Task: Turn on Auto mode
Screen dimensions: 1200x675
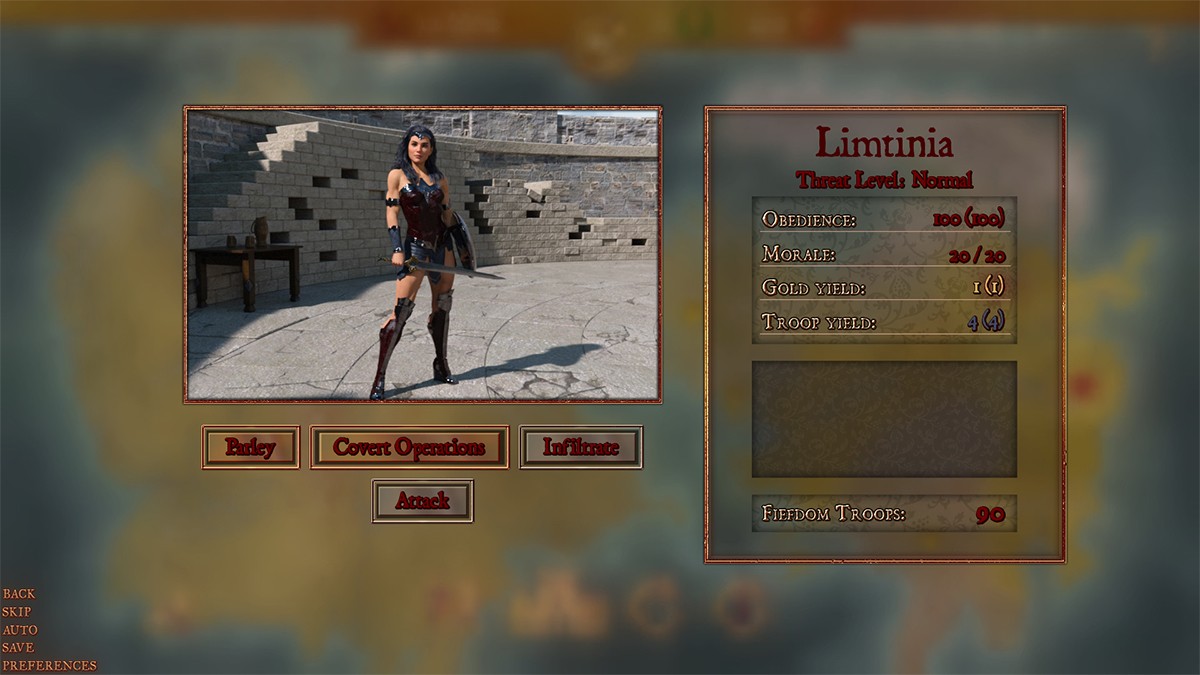Action: pos(19,630)
